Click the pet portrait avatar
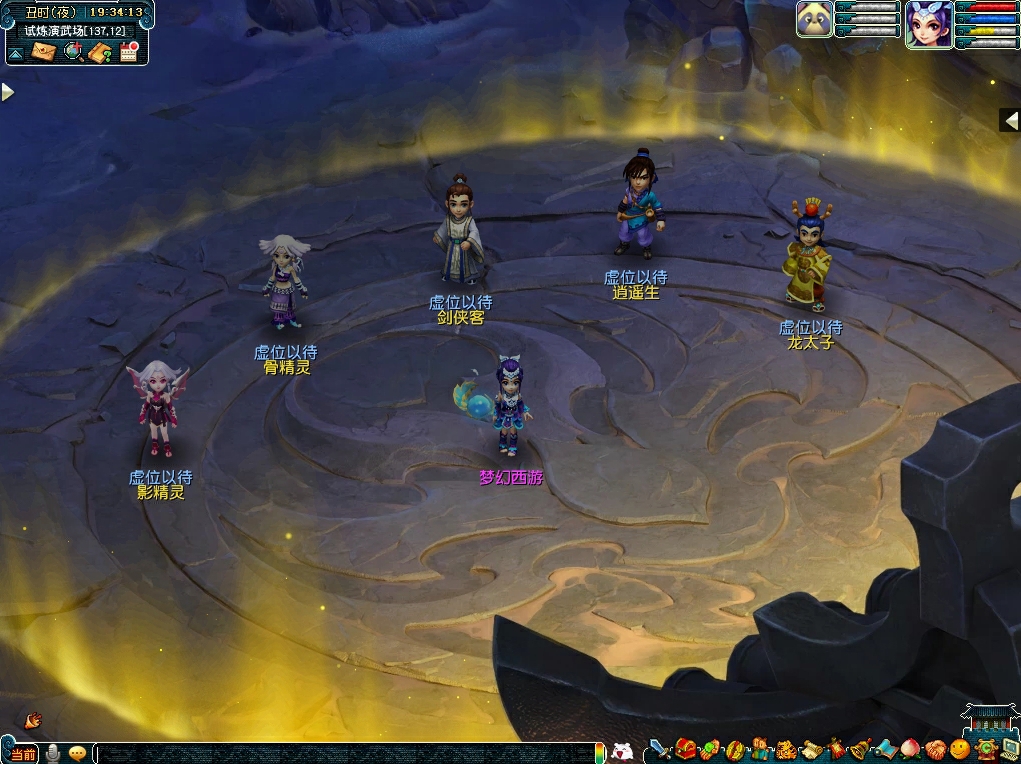The width and height of the screenshot is (1021, 764). [x=814, y=19]
